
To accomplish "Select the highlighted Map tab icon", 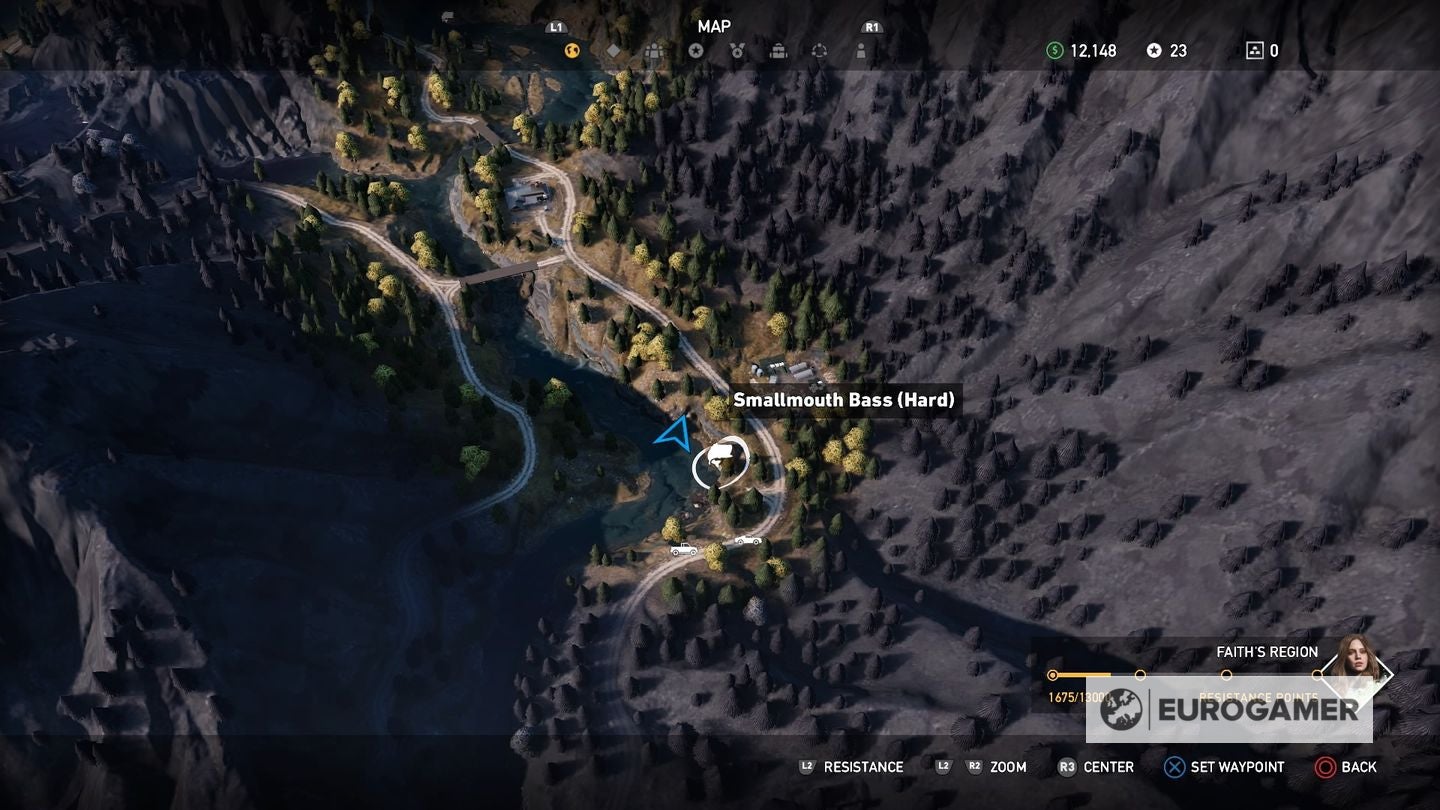I will pos(570,50).
